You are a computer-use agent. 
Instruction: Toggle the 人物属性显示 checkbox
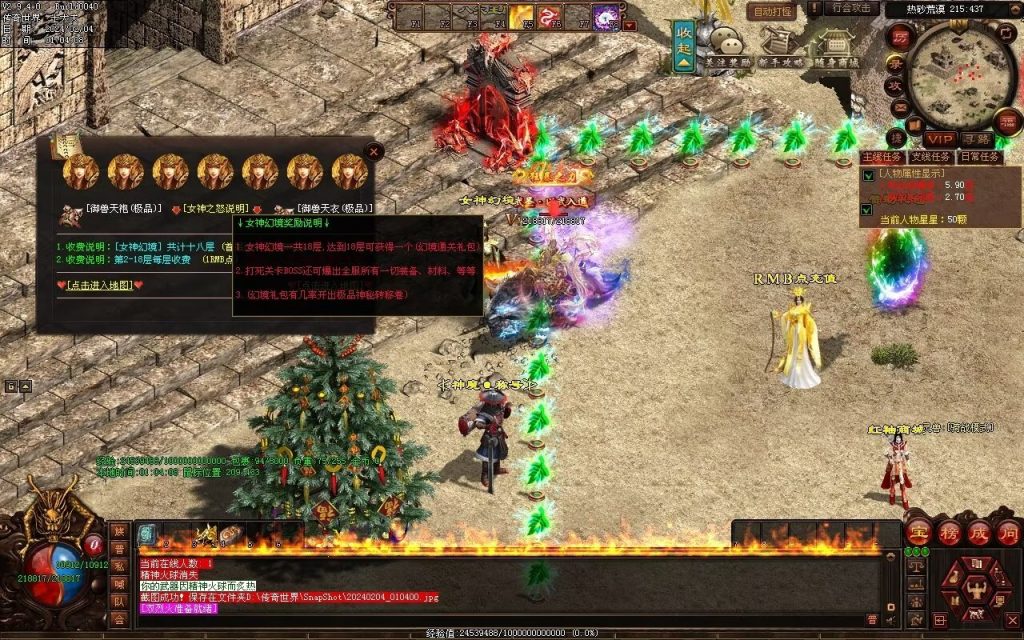(x=867, y=175)
